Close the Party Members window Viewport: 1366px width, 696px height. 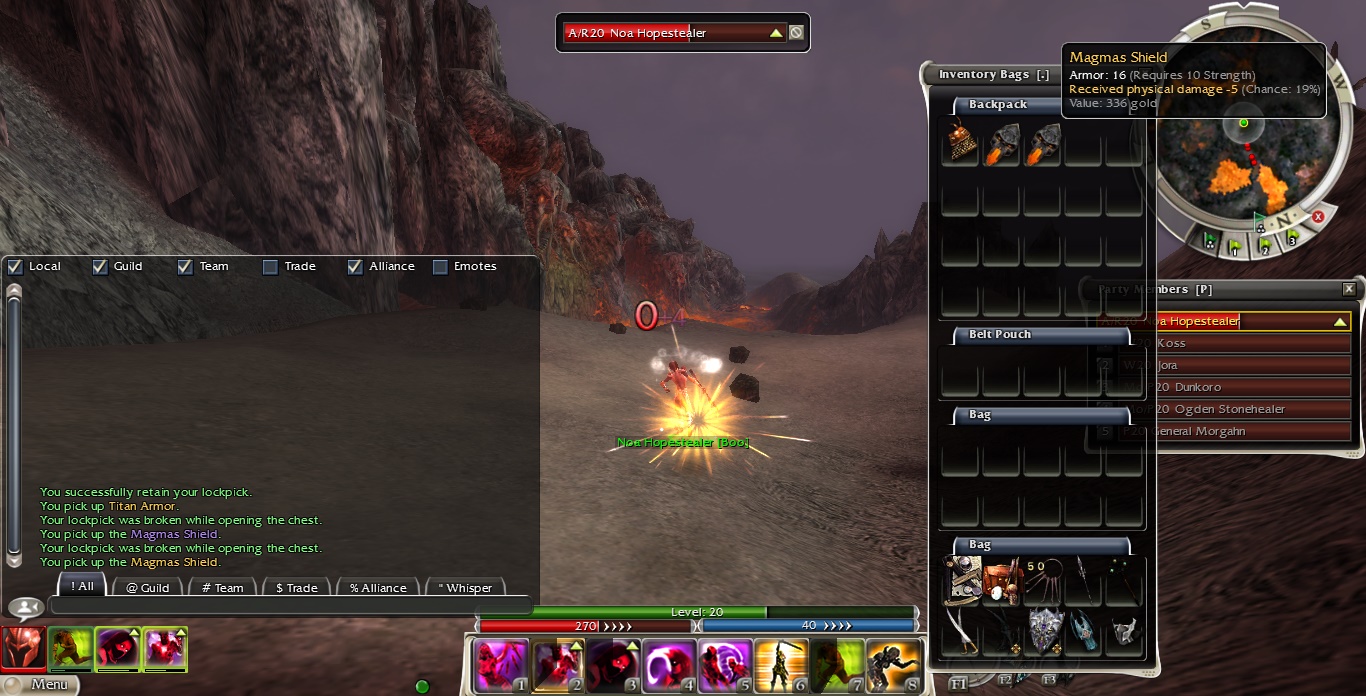(x=1349, y=289)
